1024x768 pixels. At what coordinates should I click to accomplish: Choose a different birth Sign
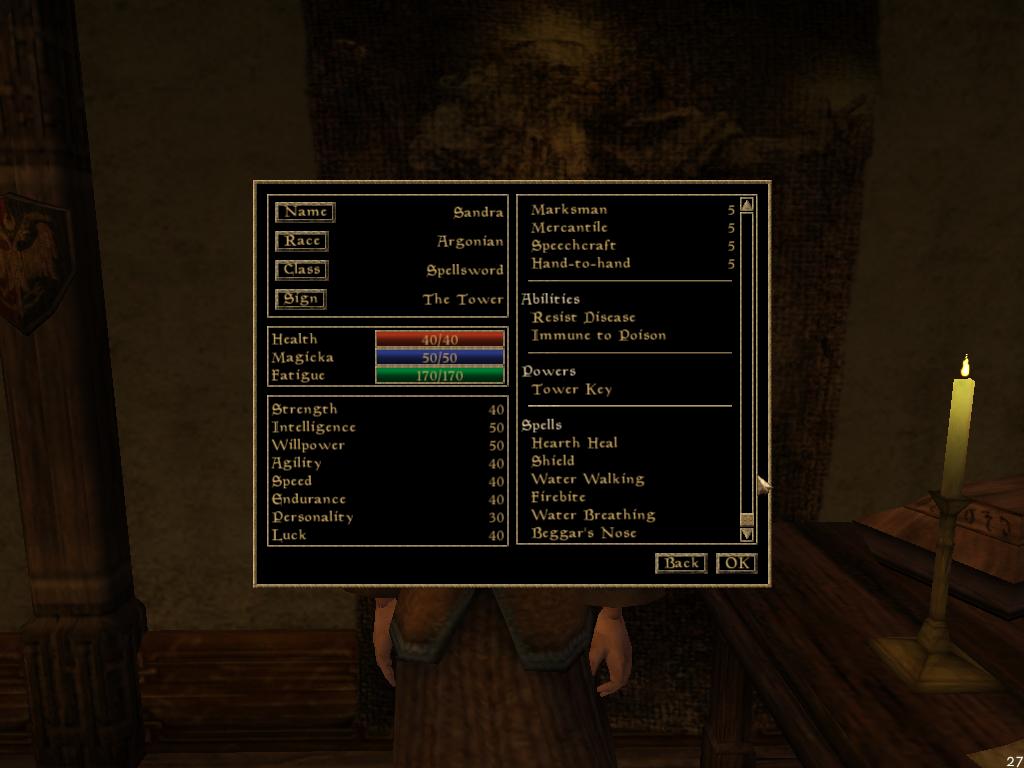[x=301, y=299]
